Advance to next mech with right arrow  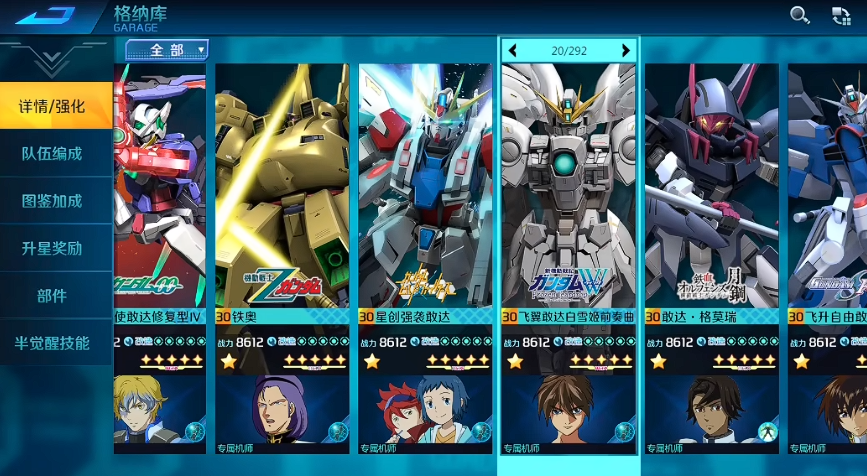(626, 50)
